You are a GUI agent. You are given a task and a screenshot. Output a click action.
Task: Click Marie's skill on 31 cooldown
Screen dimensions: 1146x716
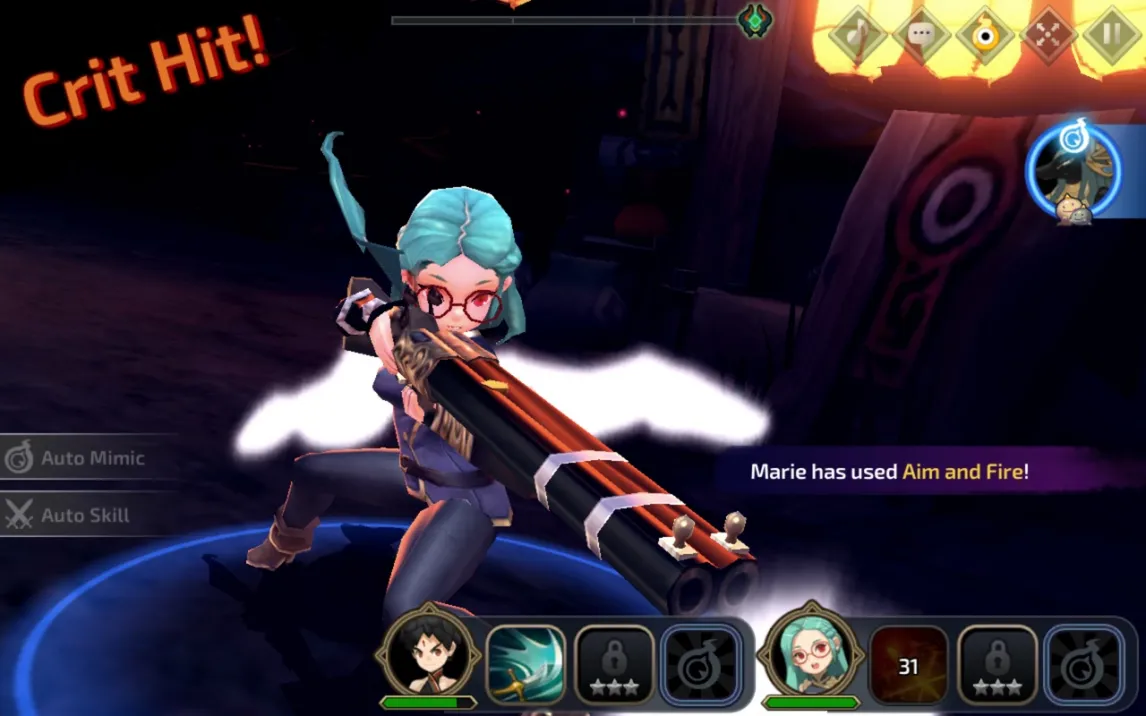click(908, 665)
